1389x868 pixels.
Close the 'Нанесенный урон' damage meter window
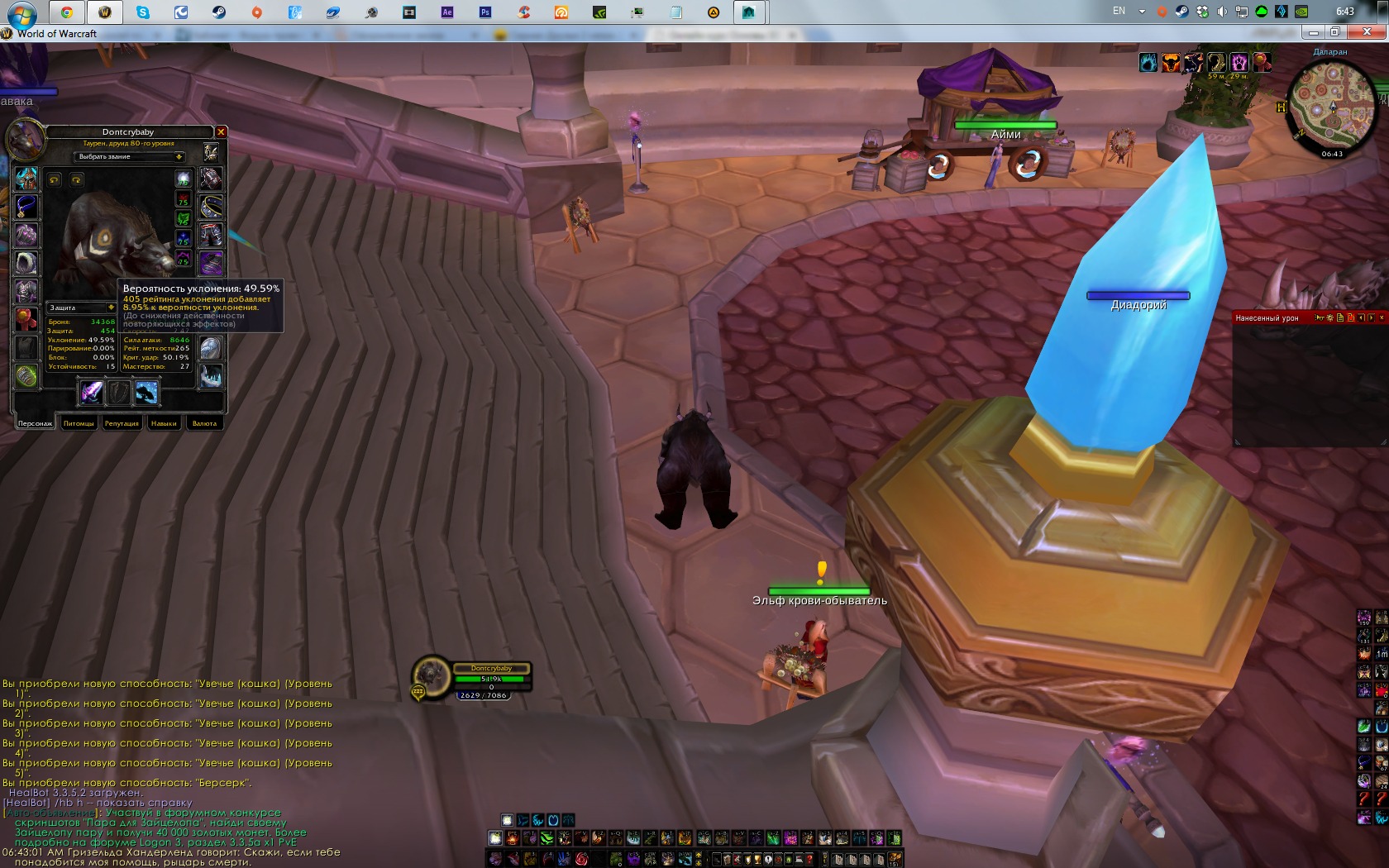tap(1382, 317)
